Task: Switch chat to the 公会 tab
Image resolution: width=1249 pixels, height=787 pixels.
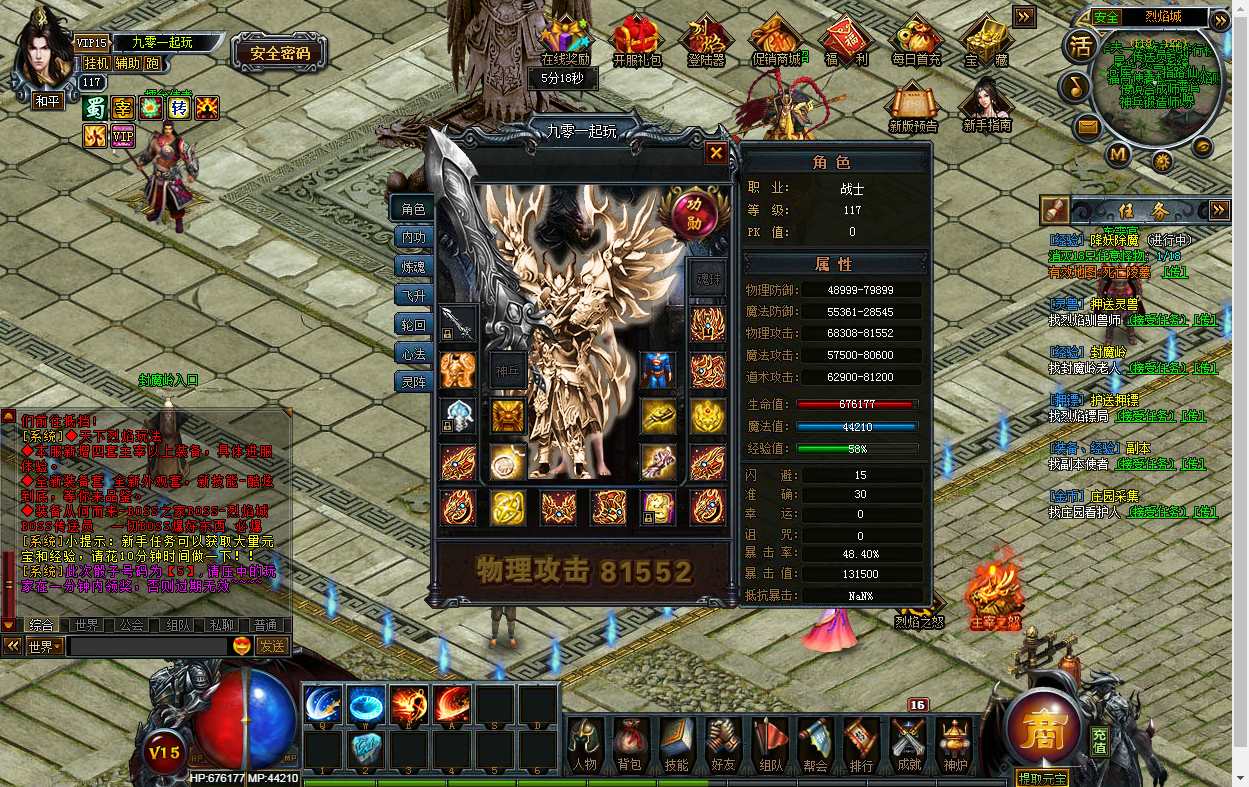Action: [x=132, y=625]
